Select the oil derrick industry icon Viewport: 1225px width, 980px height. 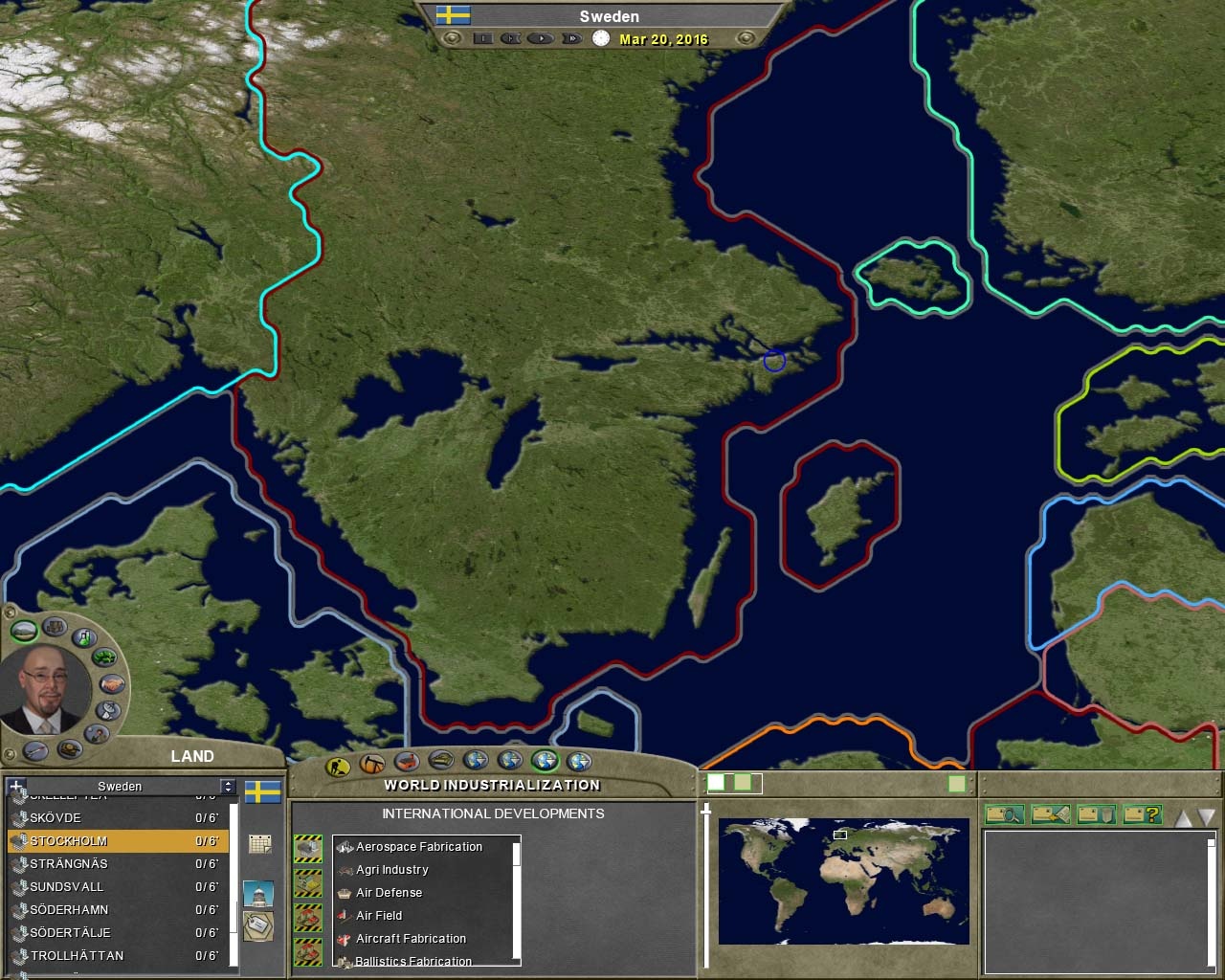pos(371,763)
